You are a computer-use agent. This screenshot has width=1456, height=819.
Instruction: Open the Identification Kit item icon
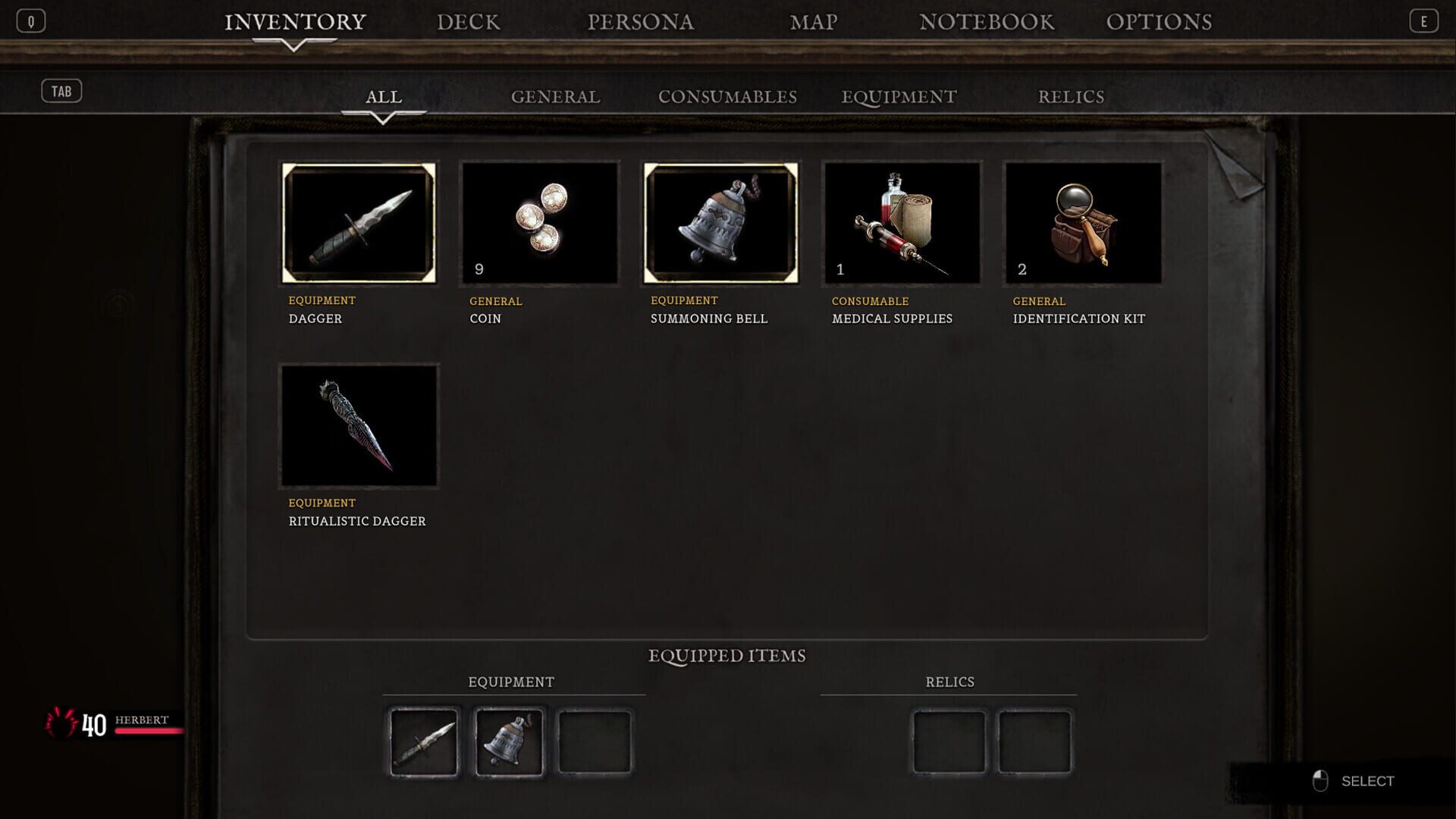(1081, 222)
